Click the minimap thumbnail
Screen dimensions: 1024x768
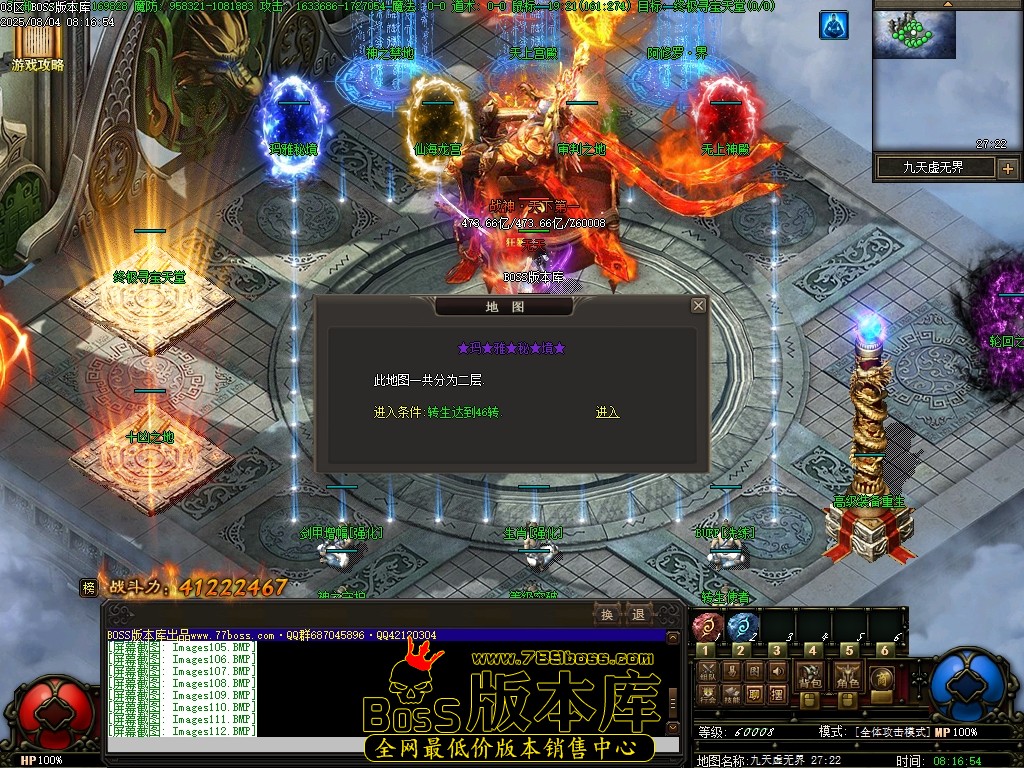915,35
